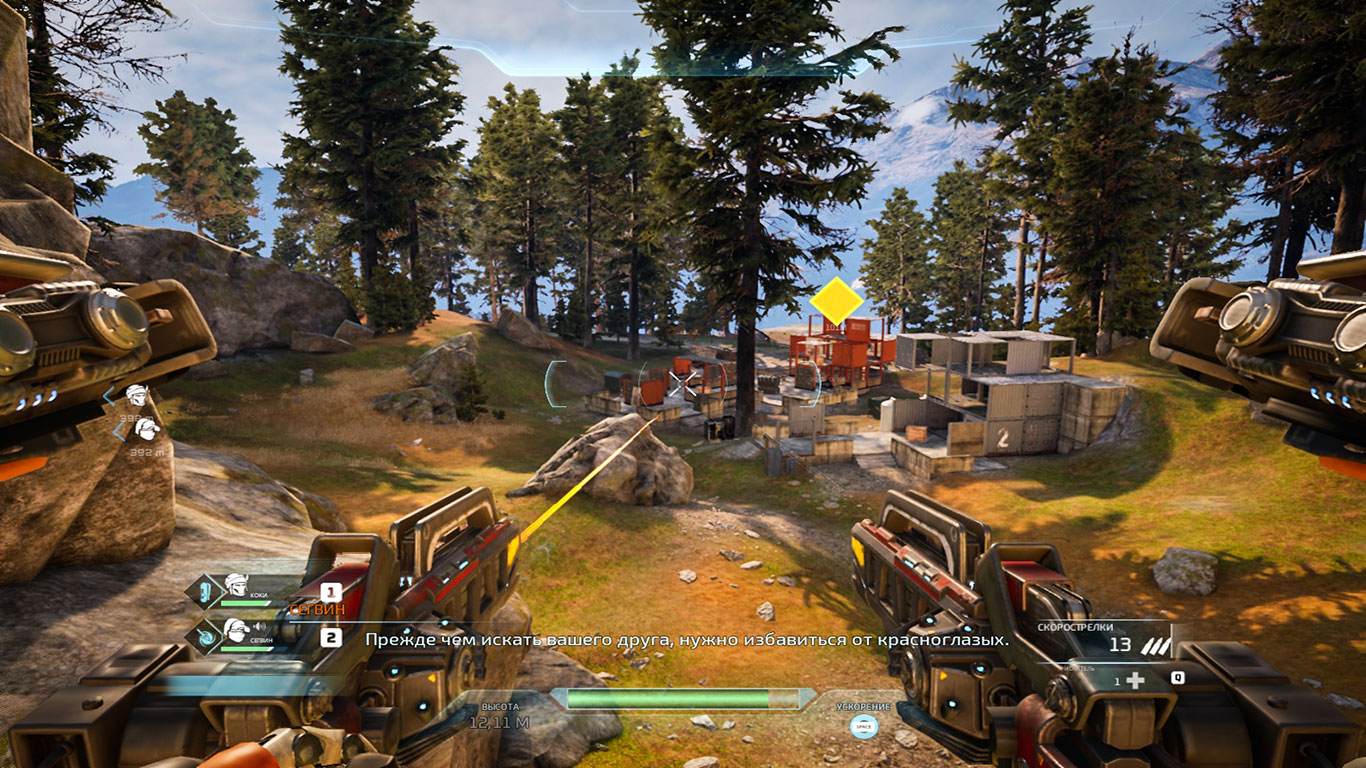Click the lower squadmate marker showing 392 m

point(147,430)
